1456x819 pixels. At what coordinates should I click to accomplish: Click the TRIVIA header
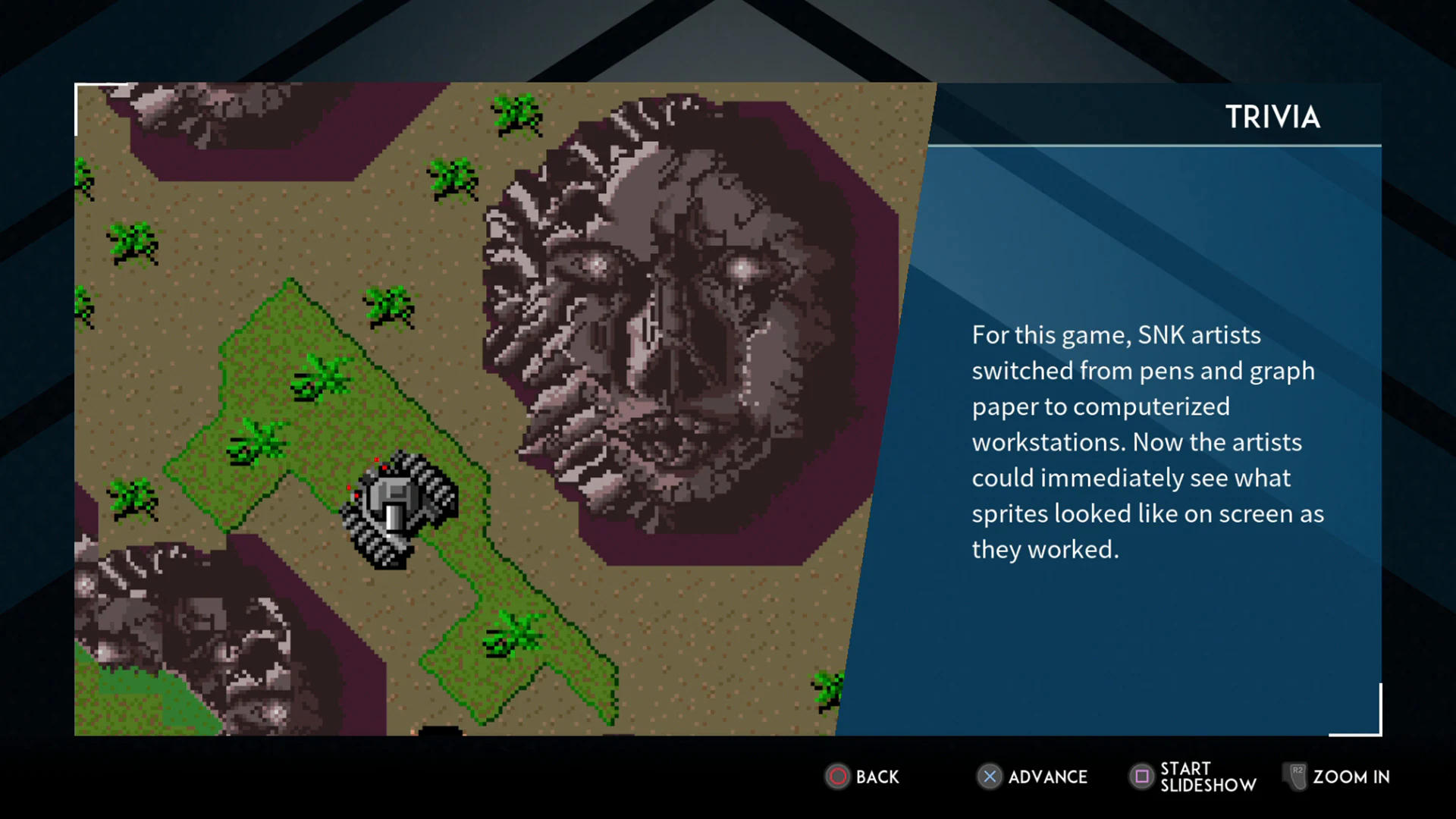tap(1272, 117)
